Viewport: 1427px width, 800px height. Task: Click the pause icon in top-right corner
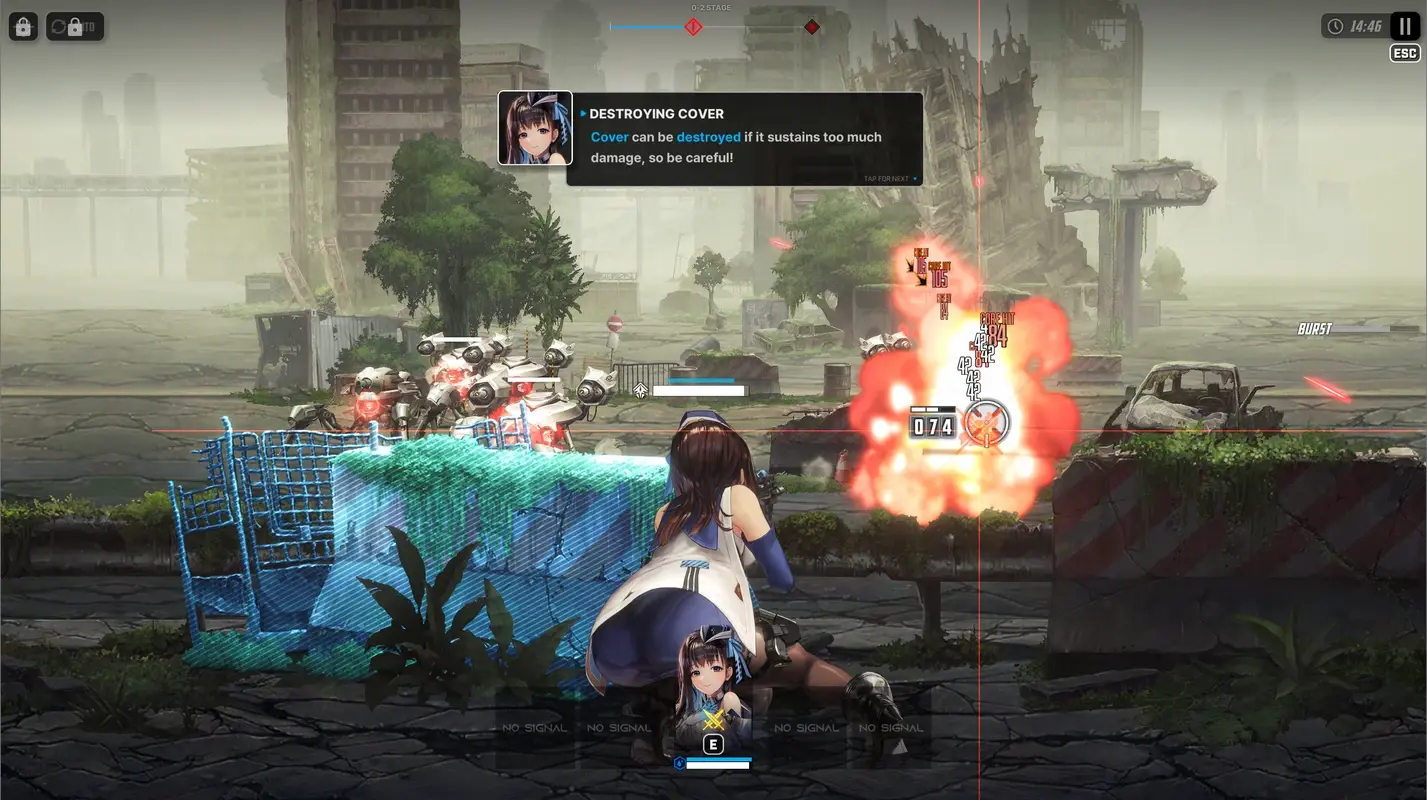1404,26
